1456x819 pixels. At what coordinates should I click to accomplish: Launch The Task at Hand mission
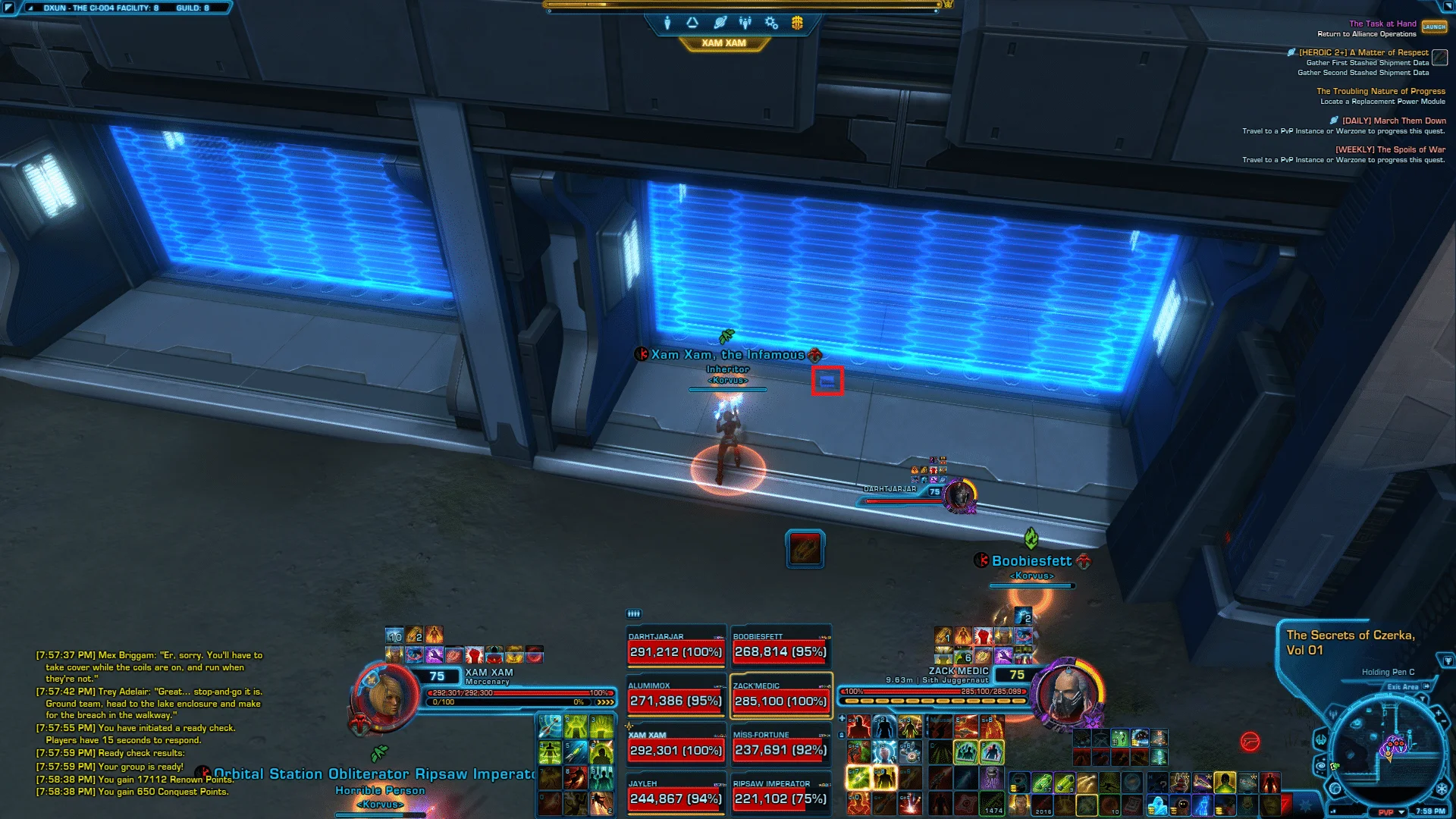point(1433,27)
